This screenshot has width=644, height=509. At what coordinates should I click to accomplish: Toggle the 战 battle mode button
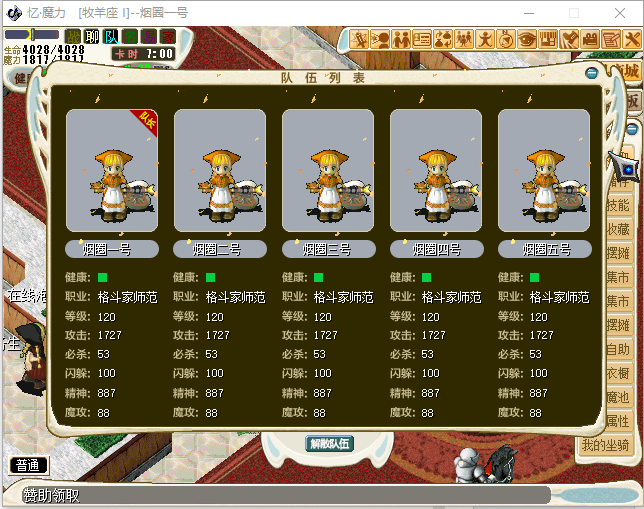pos(73,37)
